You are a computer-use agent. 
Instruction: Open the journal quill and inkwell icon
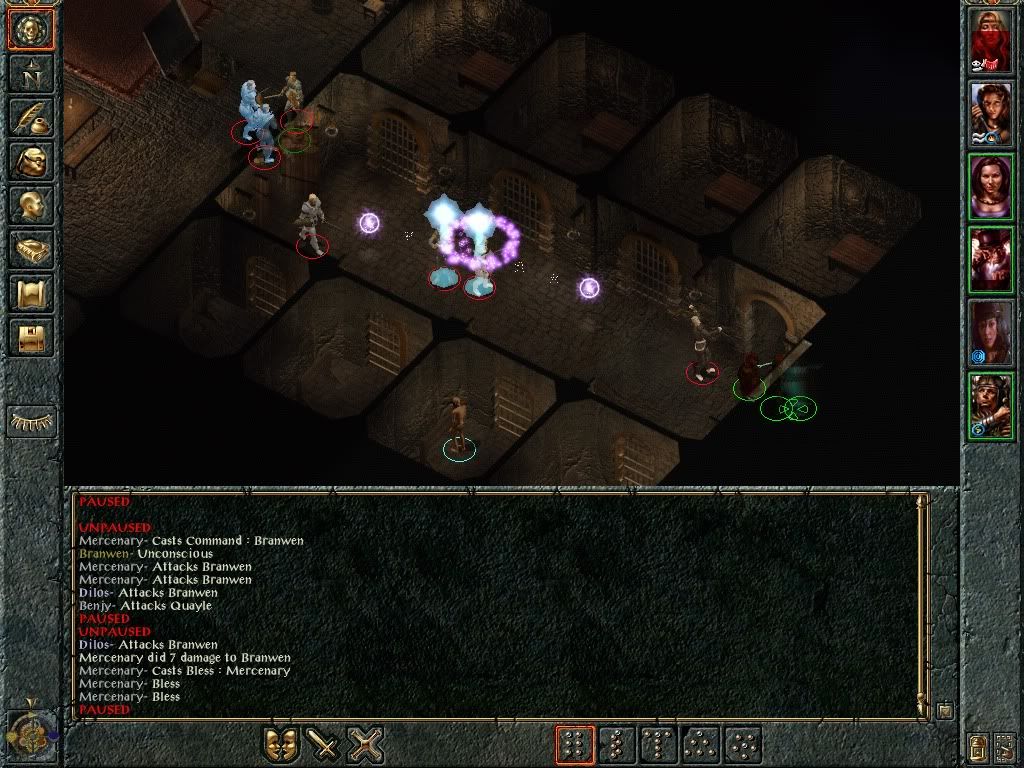pos(32,117)
